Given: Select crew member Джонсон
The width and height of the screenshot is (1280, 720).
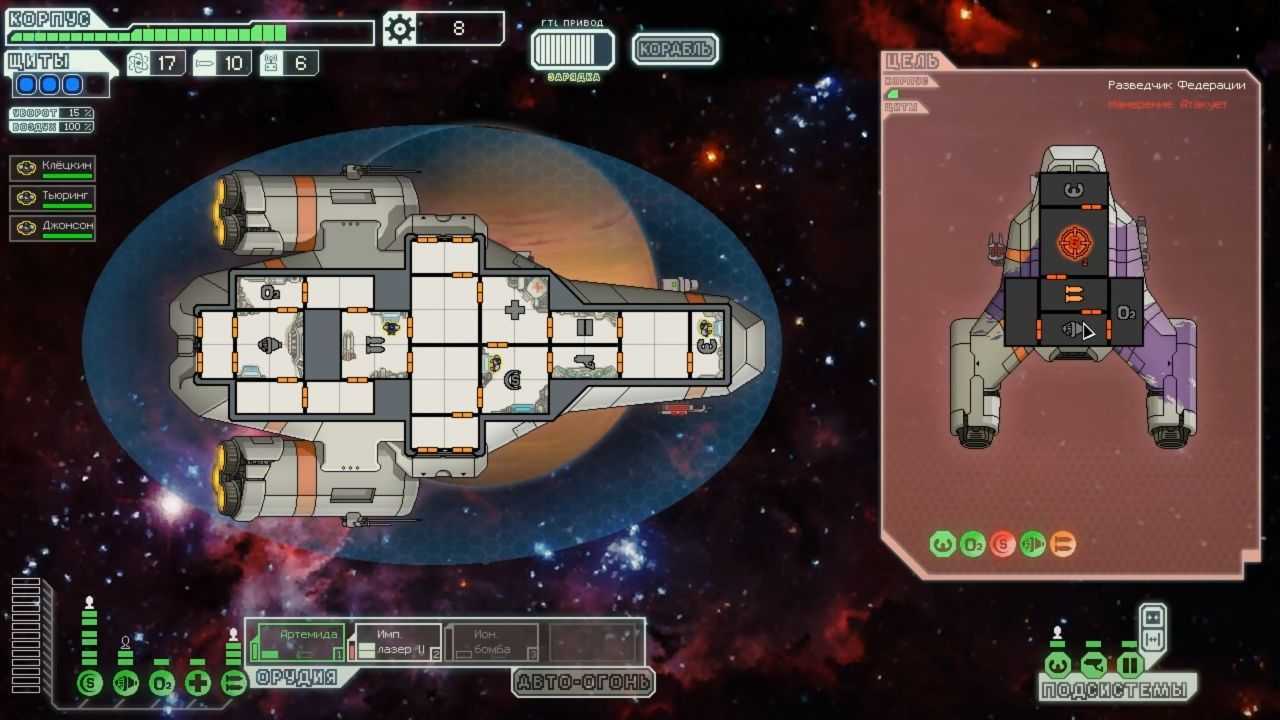Looking at the screenshot, I should coord(53,228).
